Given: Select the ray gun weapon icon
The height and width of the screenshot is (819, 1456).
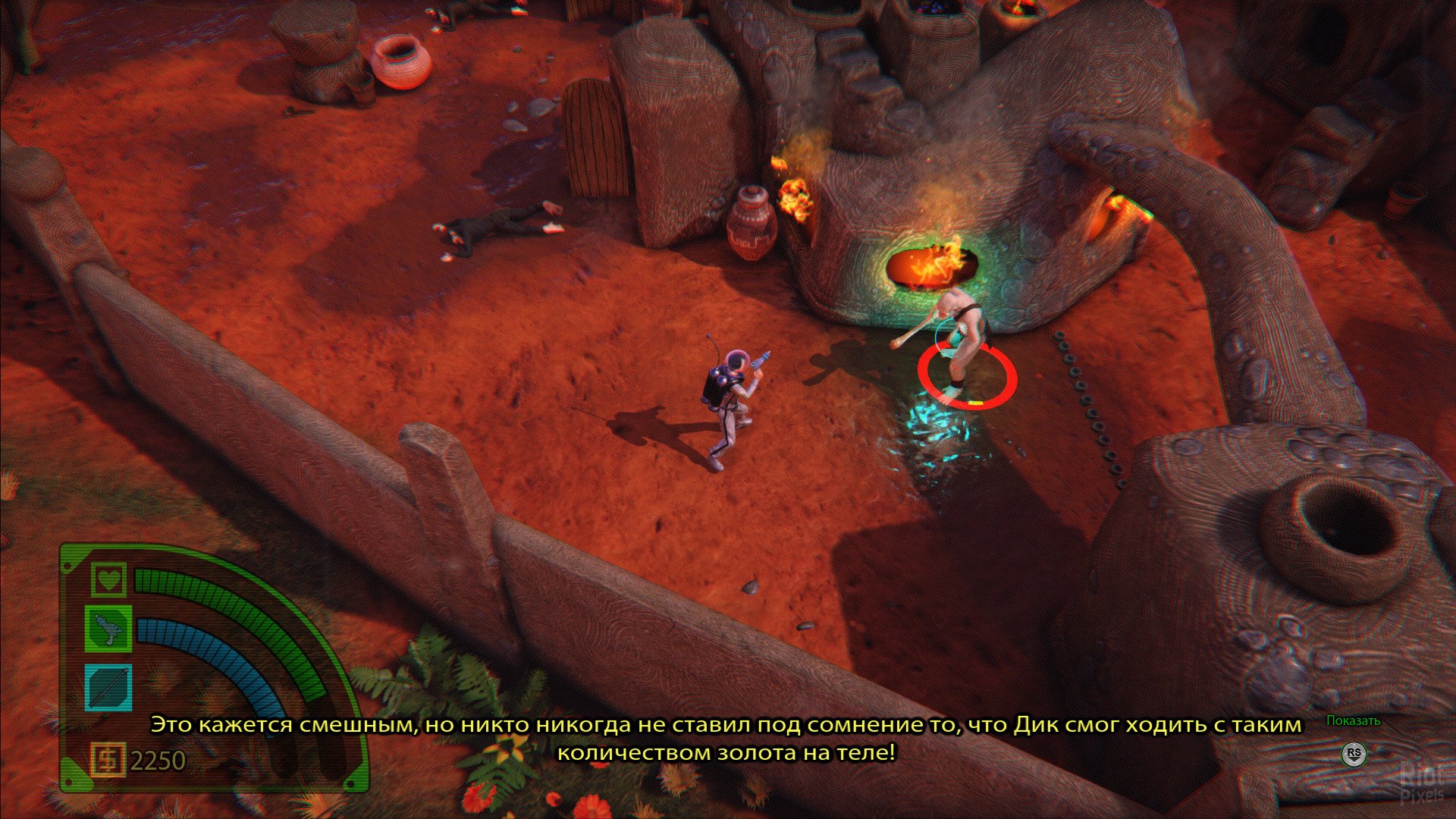Looking at the screenshot, I should (108, 628).
